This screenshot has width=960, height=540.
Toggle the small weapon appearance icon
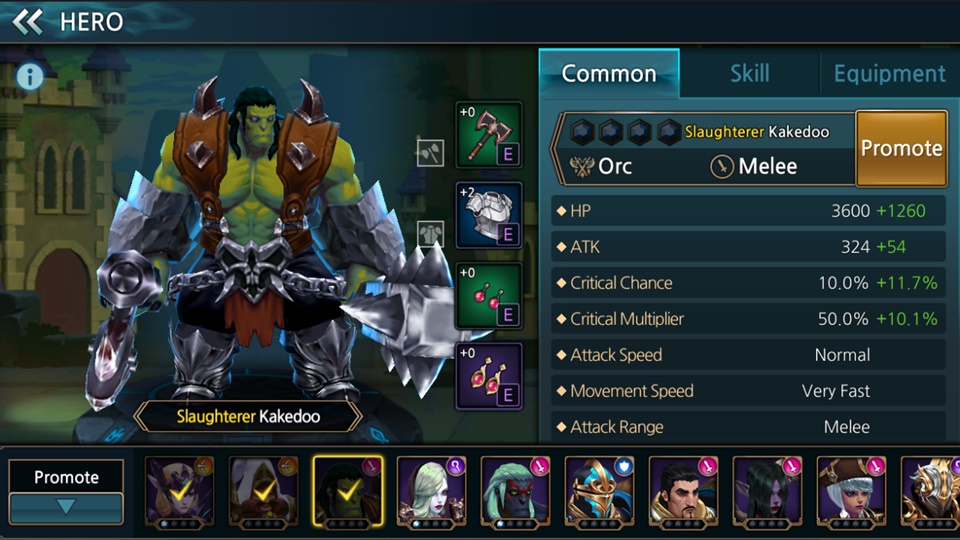[x=430, y=152]
